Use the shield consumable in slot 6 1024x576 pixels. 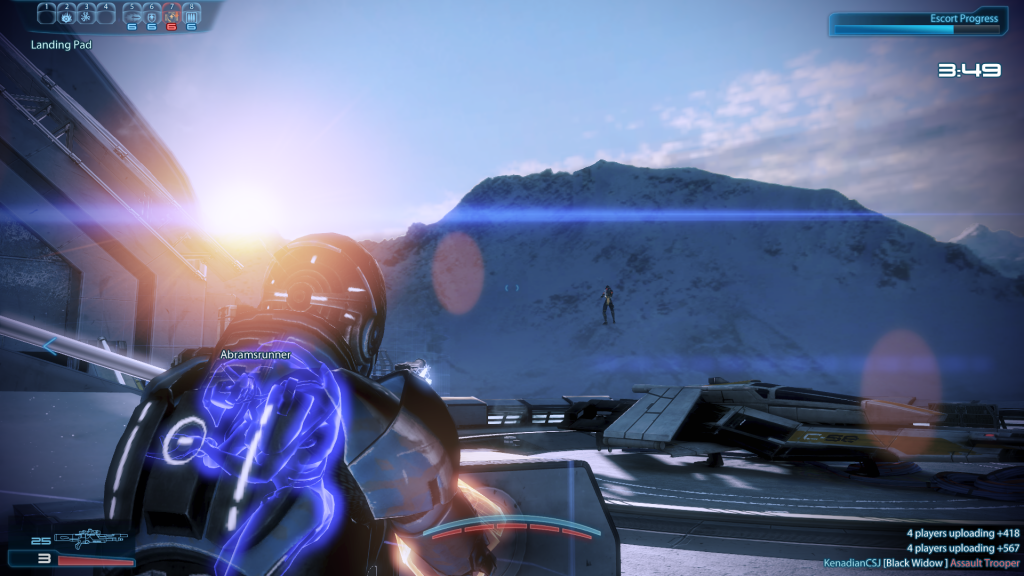[151, 16]
